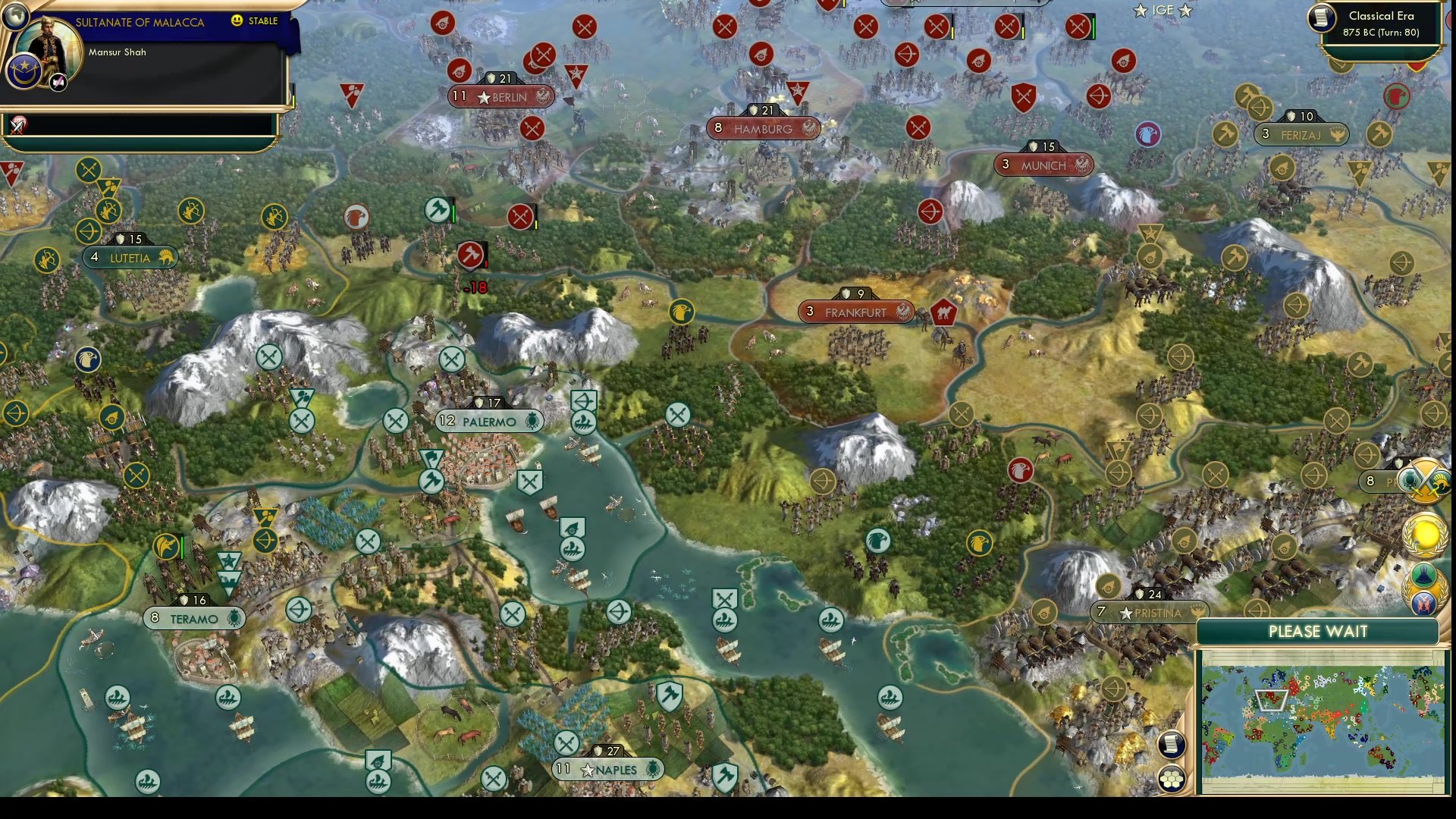Open the notification log scroll icon

coord(1172,745)
